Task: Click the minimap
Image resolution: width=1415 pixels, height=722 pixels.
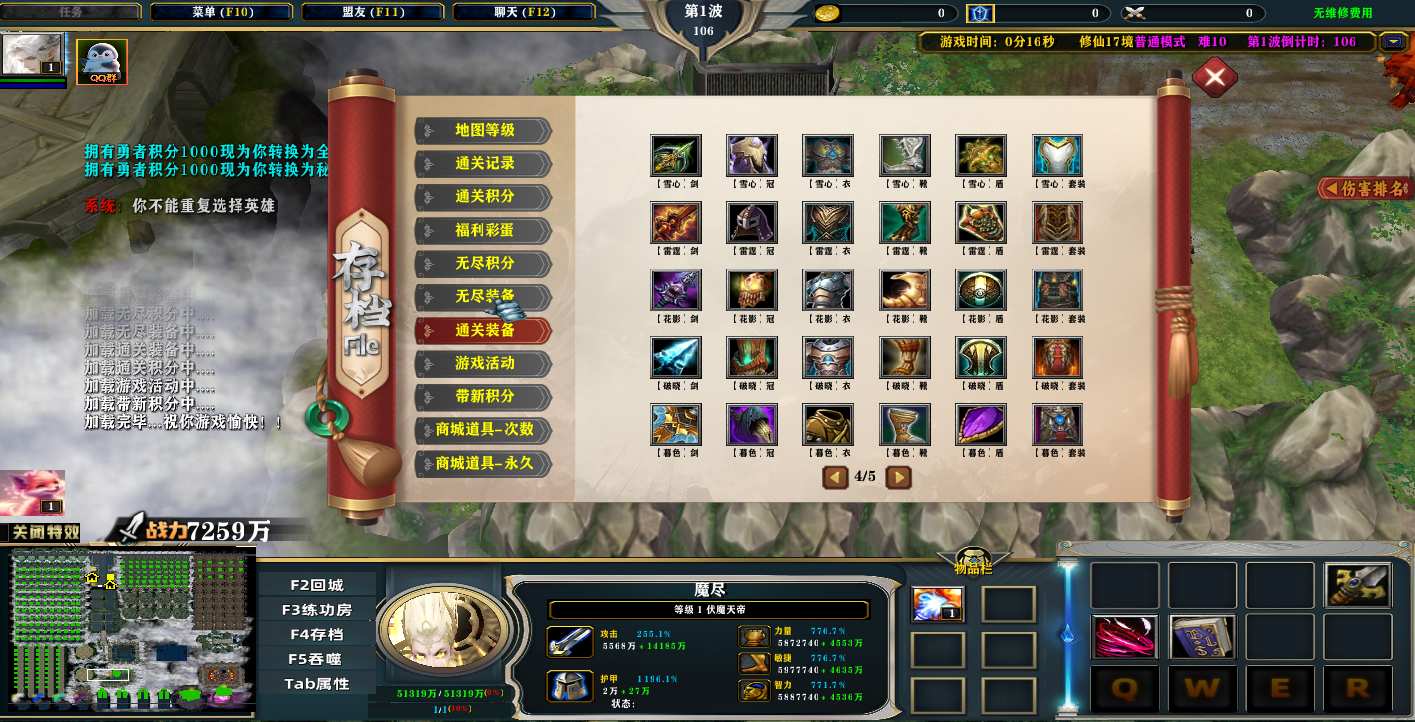Action: pos(128,632)
